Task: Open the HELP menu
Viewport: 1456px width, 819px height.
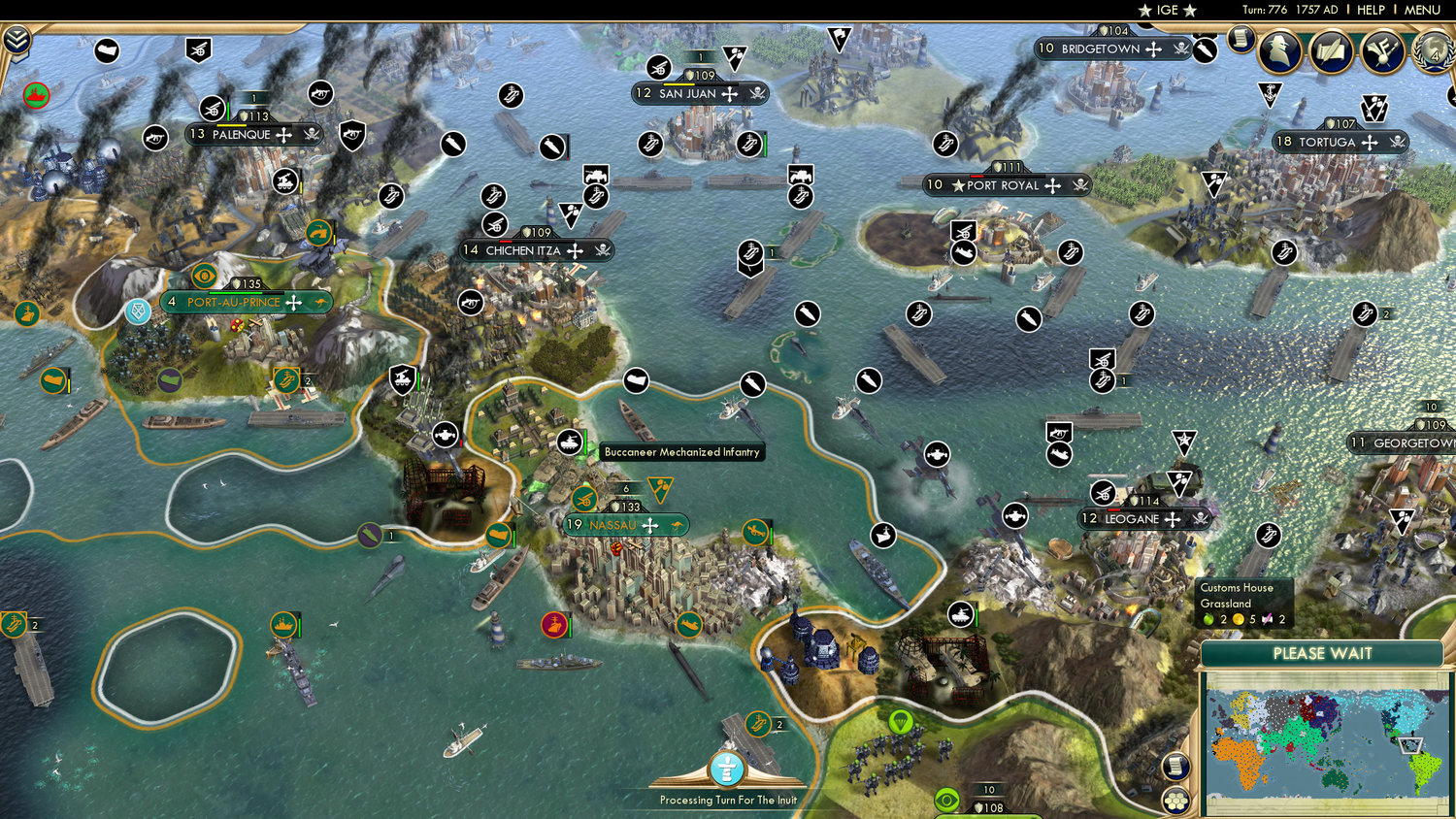Action: point(1373,10)
